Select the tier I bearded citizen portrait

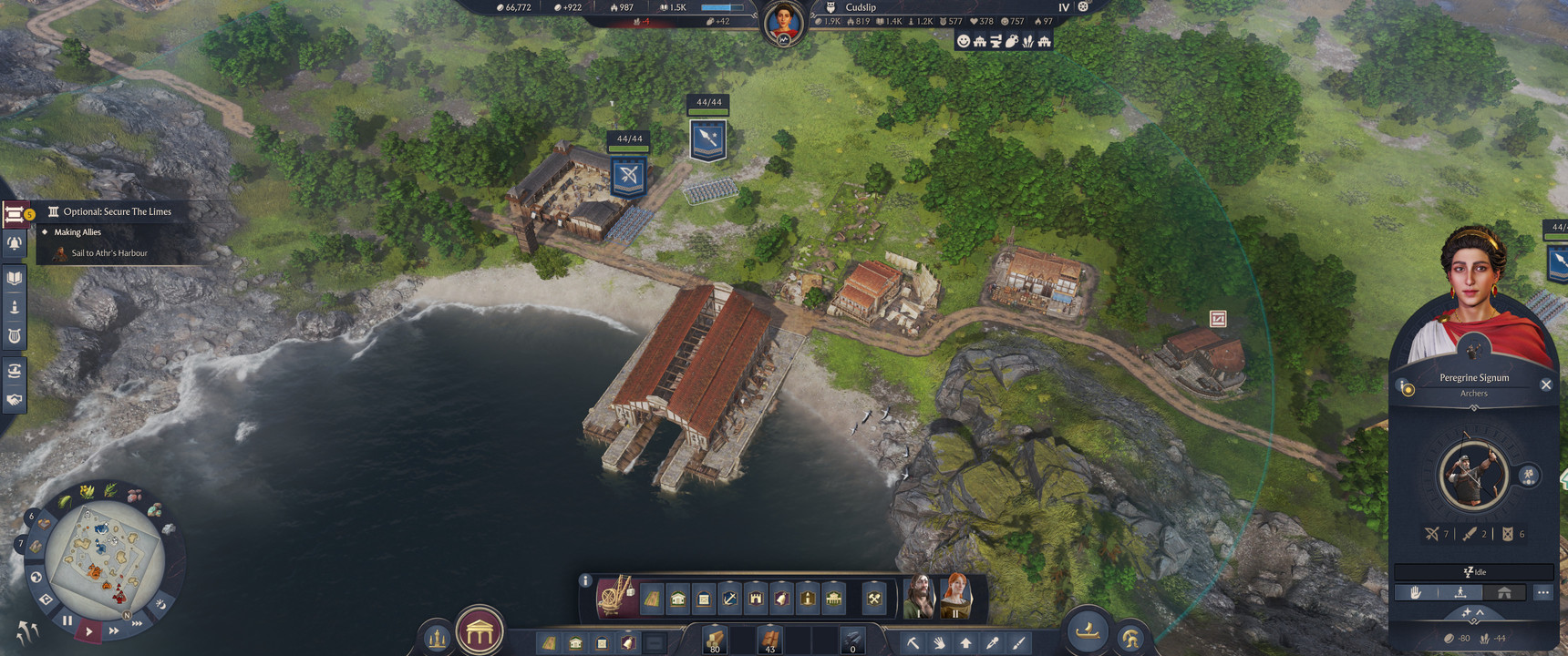(921, 597)
